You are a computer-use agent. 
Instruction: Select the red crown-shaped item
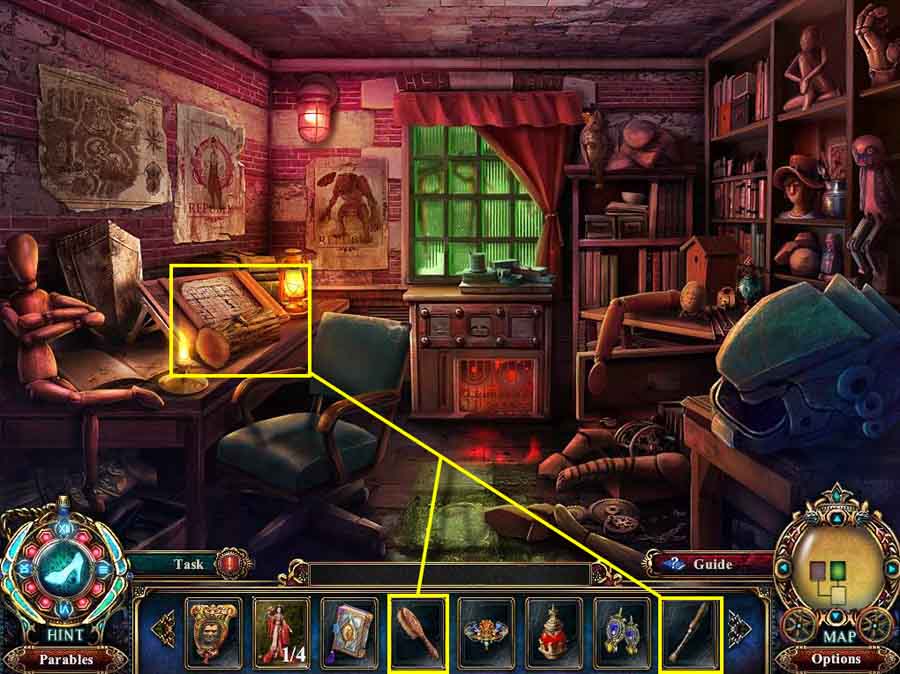tap(554, 631)
